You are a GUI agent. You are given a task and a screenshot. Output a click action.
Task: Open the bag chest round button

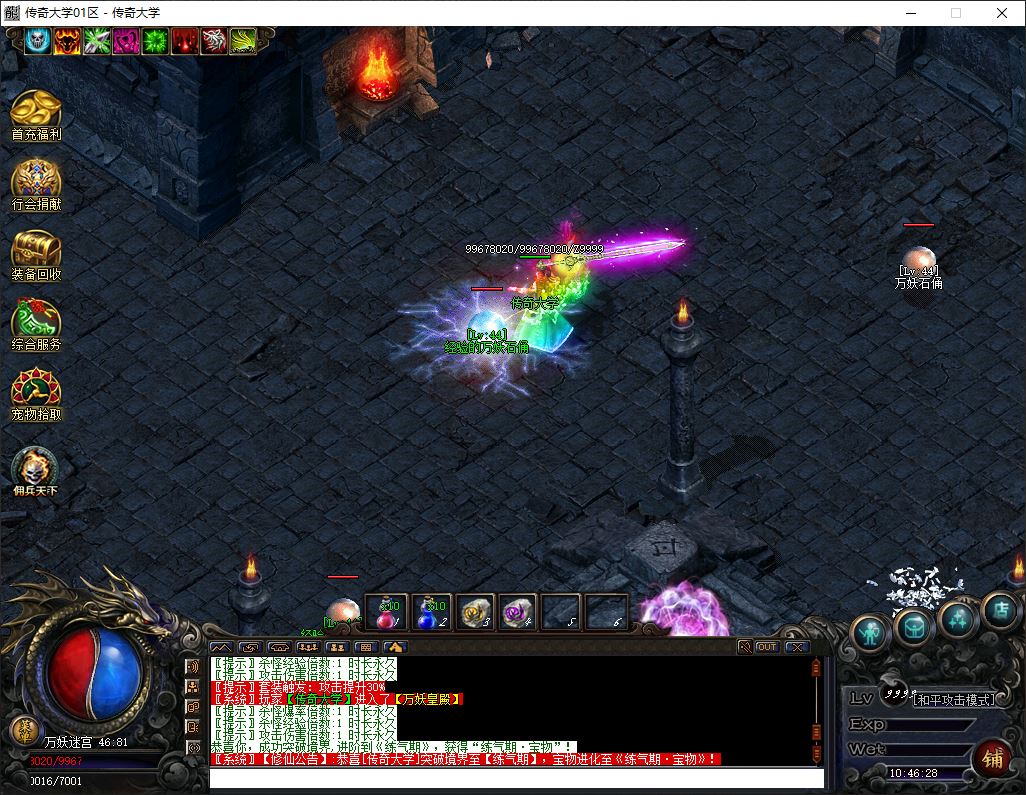[914, 627]
